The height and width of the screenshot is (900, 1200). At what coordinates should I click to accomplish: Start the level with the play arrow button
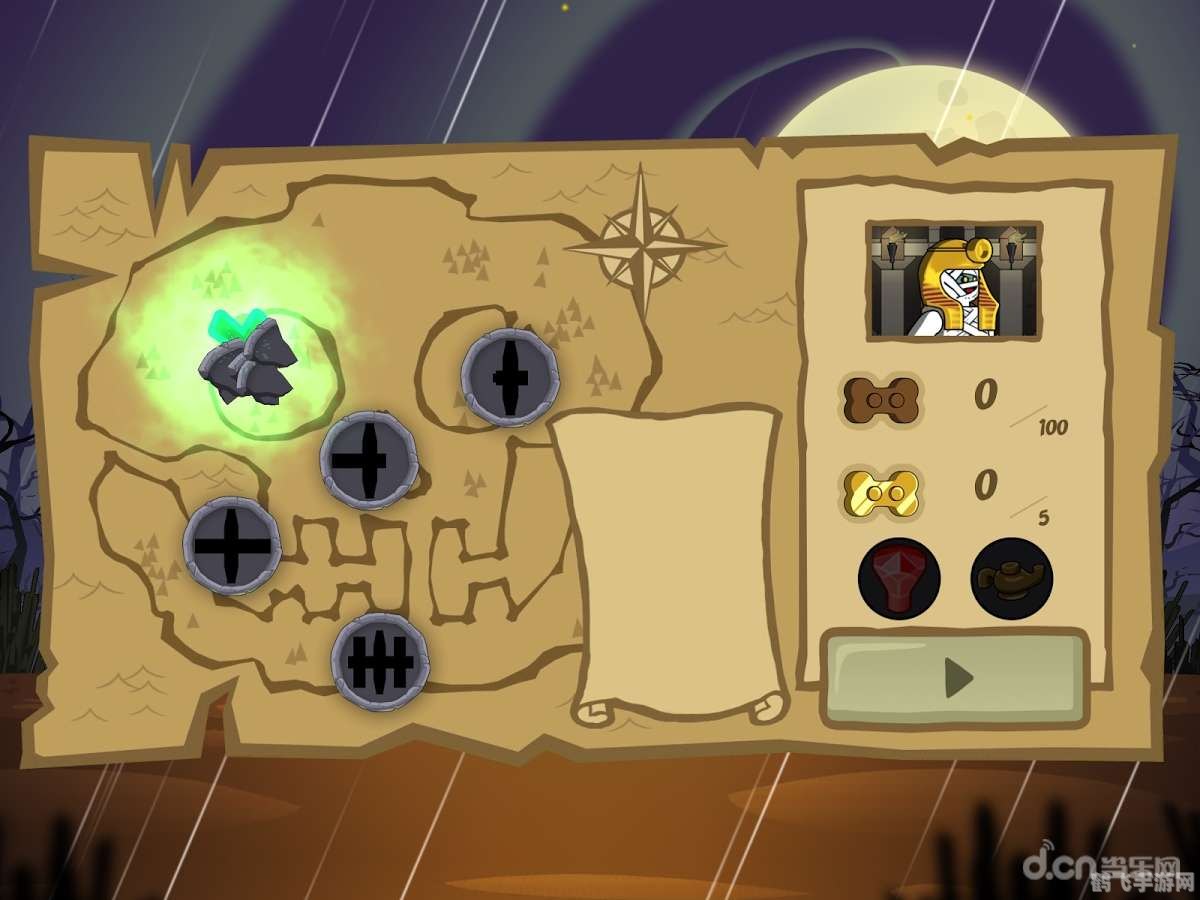pos(954,678)
